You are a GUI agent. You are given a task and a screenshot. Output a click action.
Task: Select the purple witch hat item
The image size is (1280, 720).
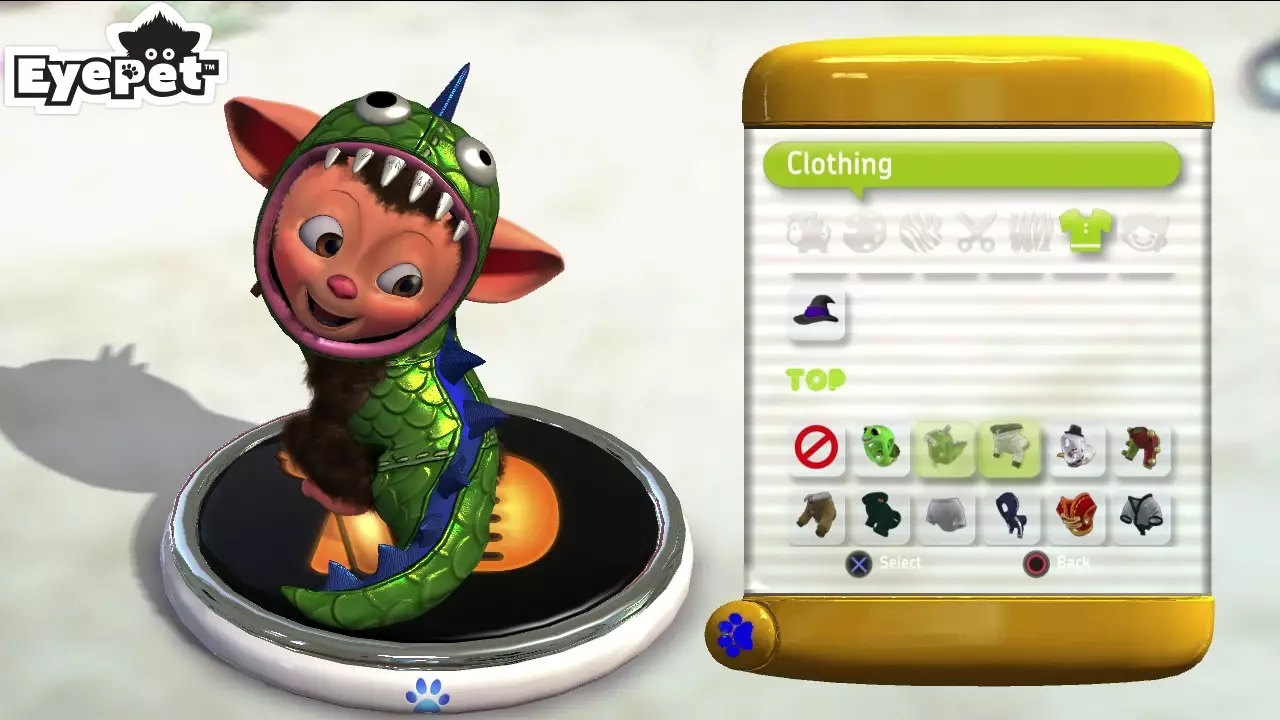tap(817, 314)
